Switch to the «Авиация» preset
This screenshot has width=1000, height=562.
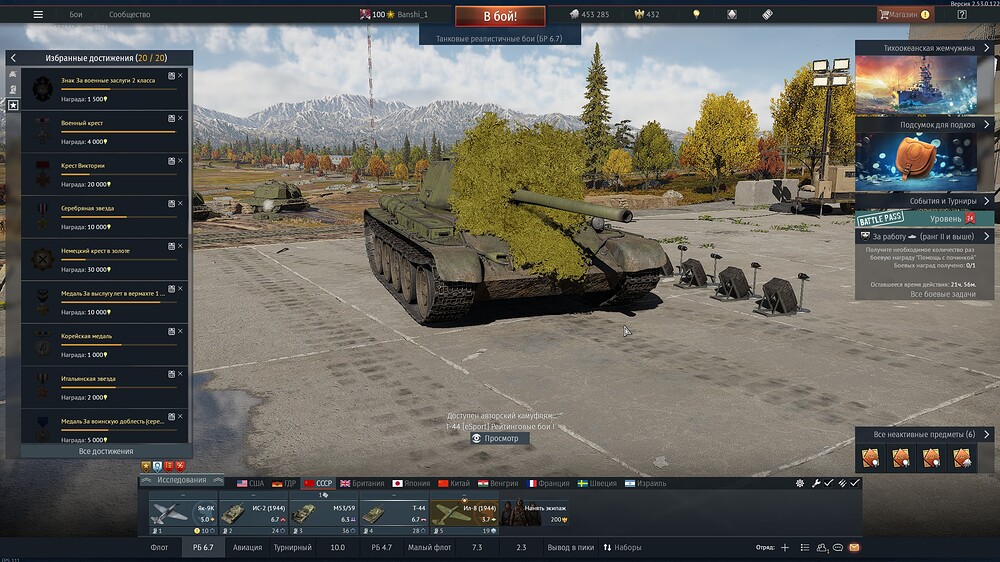coord(247,548)
